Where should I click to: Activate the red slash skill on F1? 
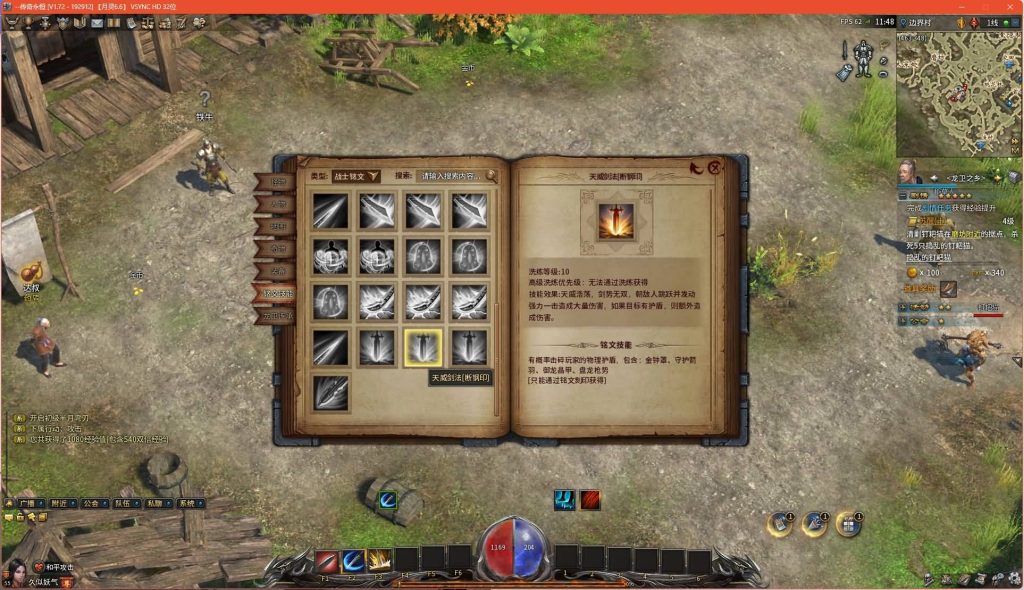click(327, 561)
